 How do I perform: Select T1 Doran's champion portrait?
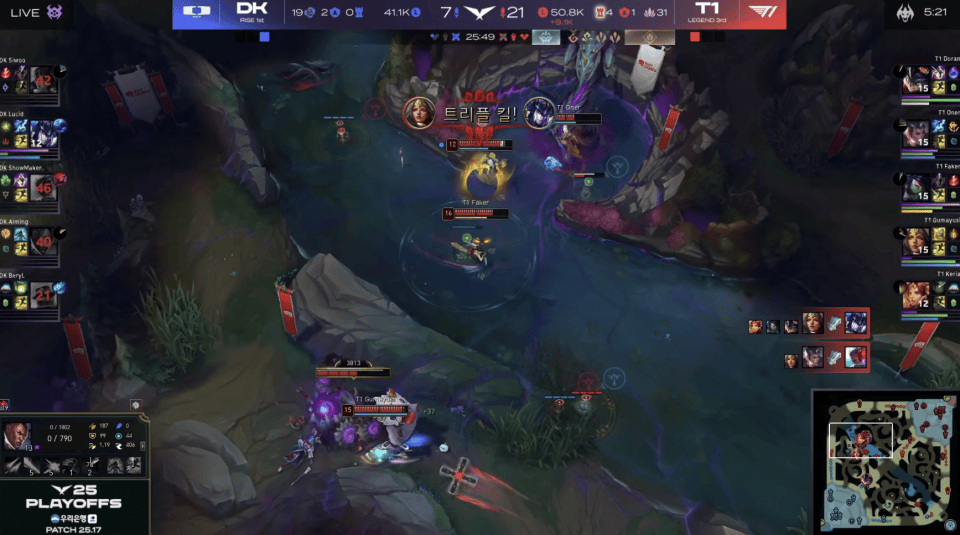pos(915,81)
